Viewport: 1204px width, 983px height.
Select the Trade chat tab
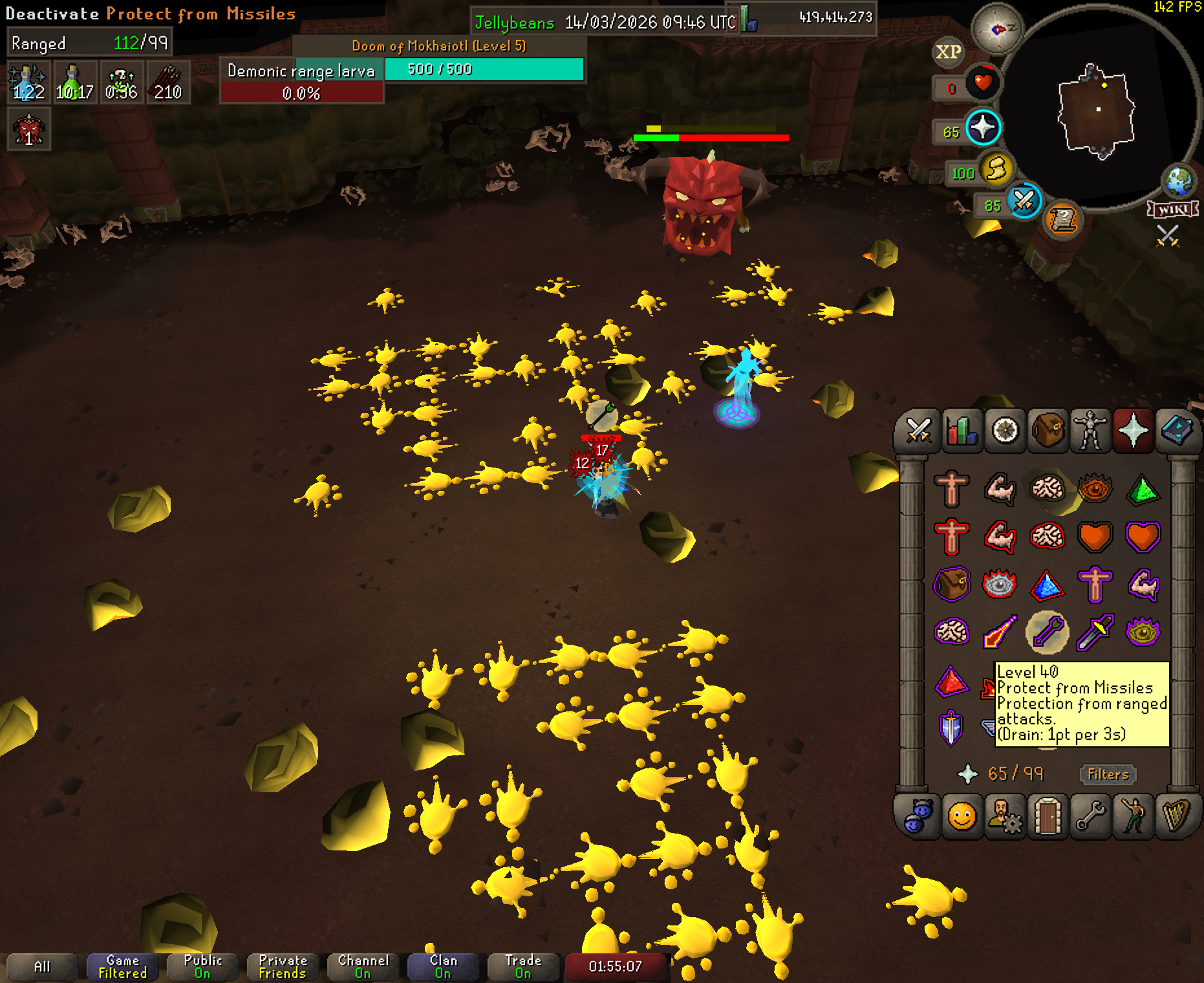(523, 967)
